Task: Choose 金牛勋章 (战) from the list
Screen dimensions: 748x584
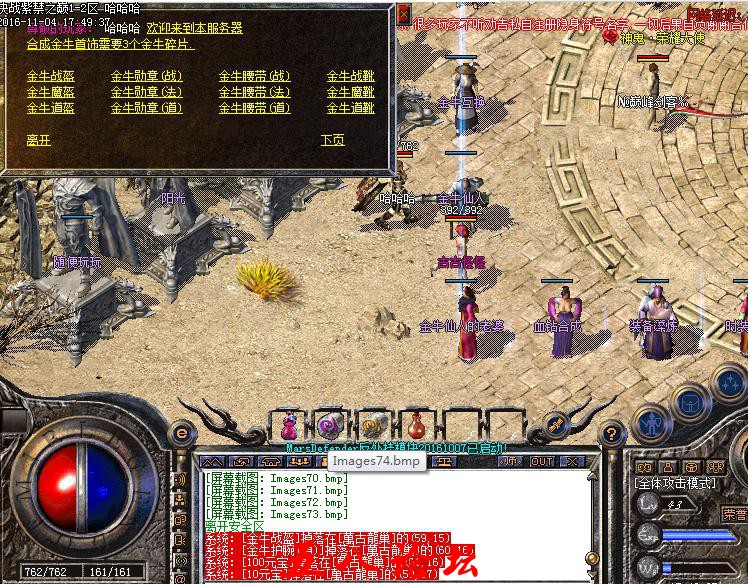Action: point(146,76)
